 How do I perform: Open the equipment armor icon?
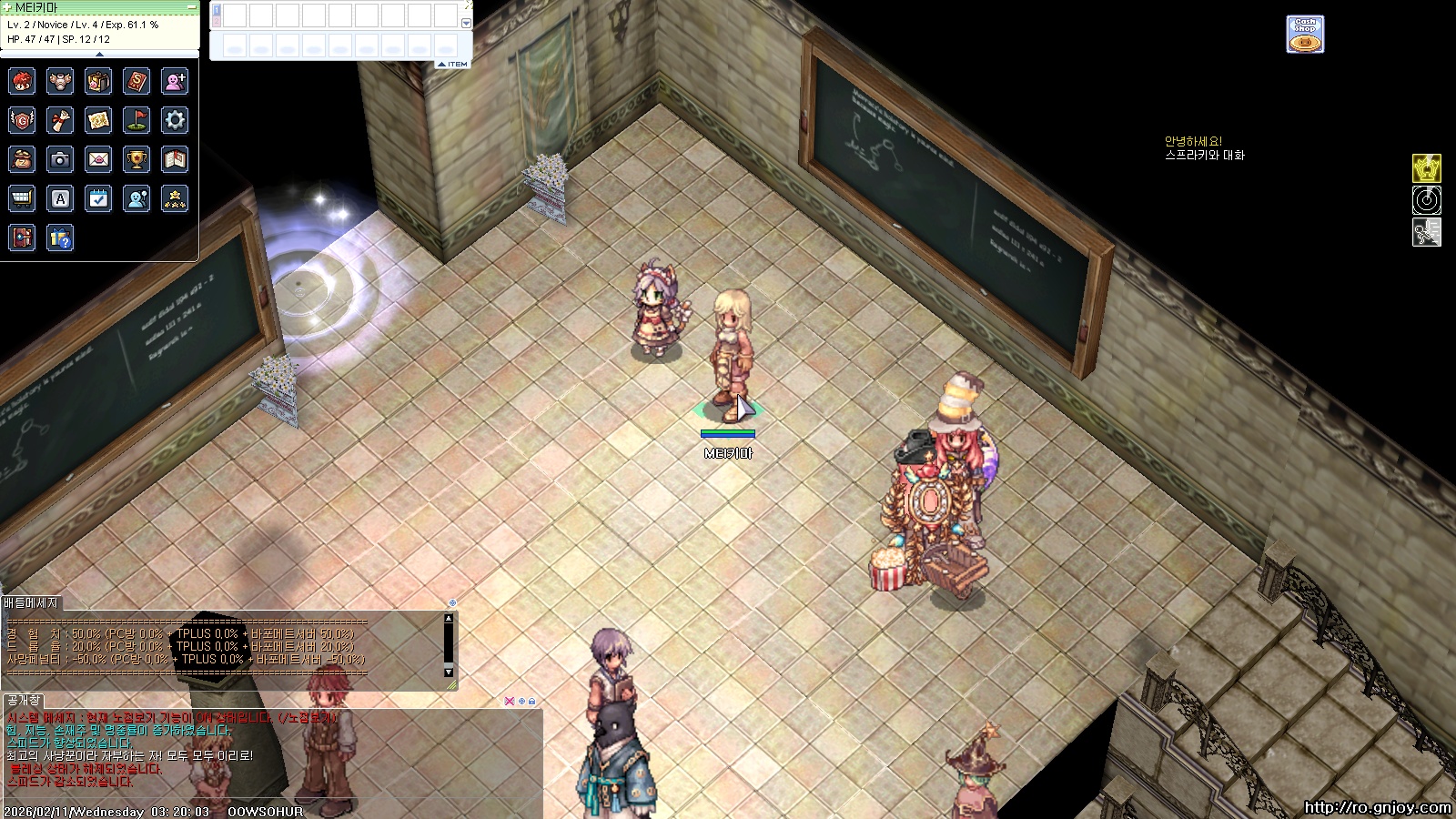click(60, 81)
